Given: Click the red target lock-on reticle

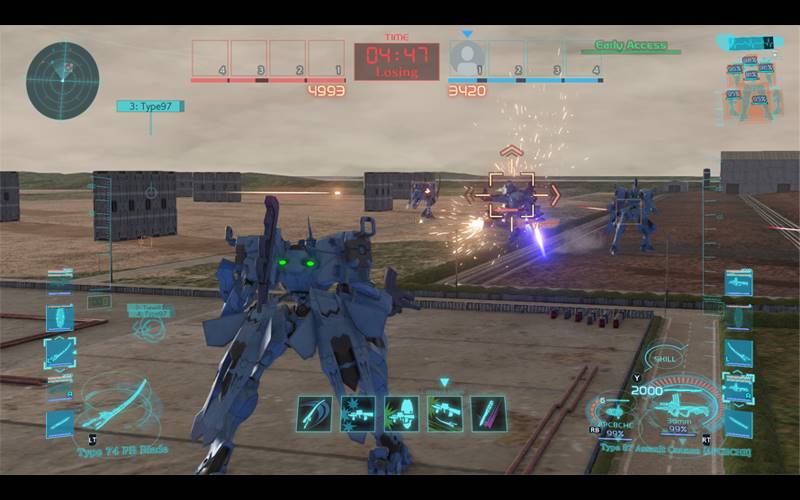Looking at the screenshot, I should [511, 195].
